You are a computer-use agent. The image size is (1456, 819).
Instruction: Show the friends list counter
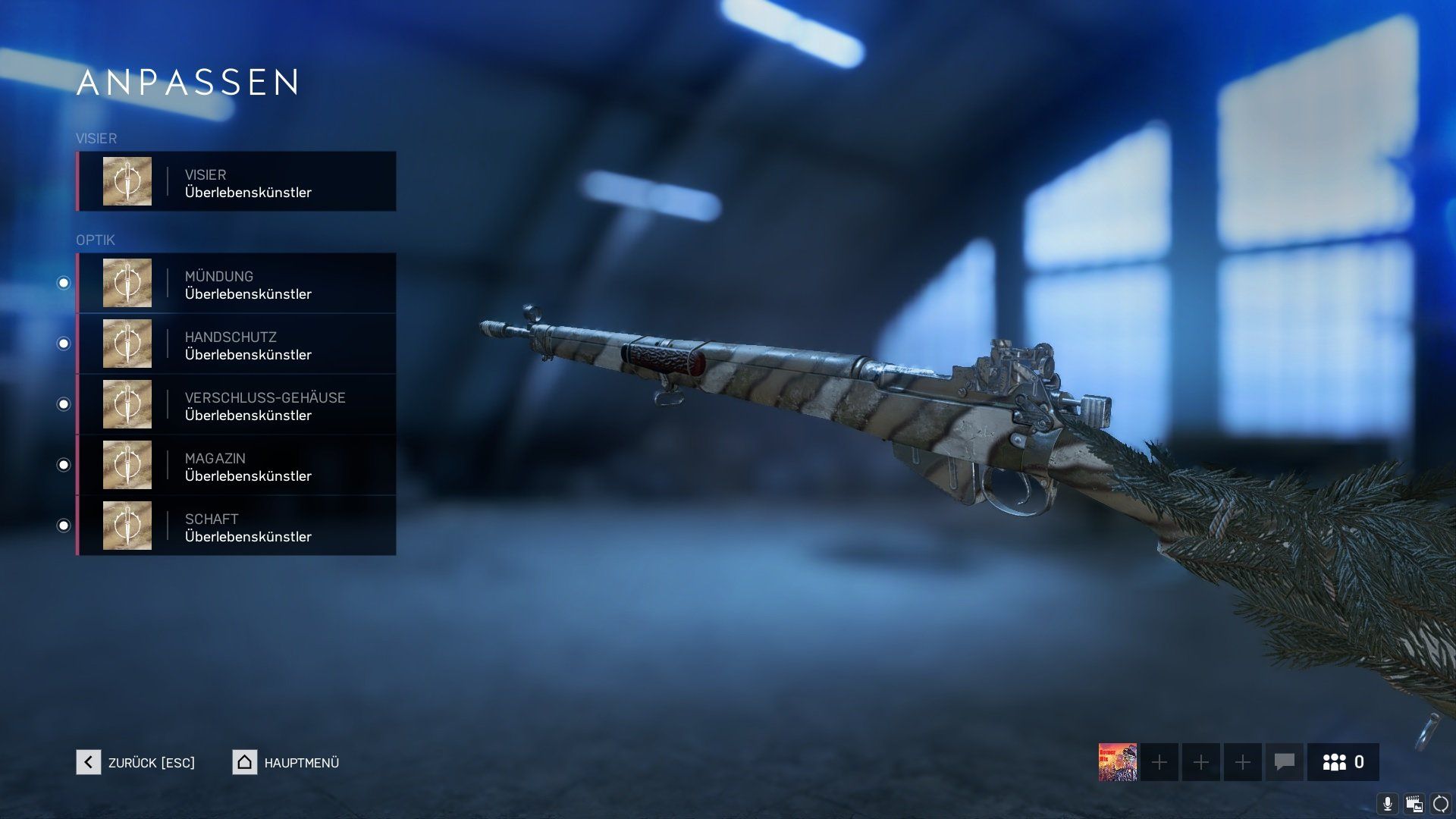[x=1343, y=762]
